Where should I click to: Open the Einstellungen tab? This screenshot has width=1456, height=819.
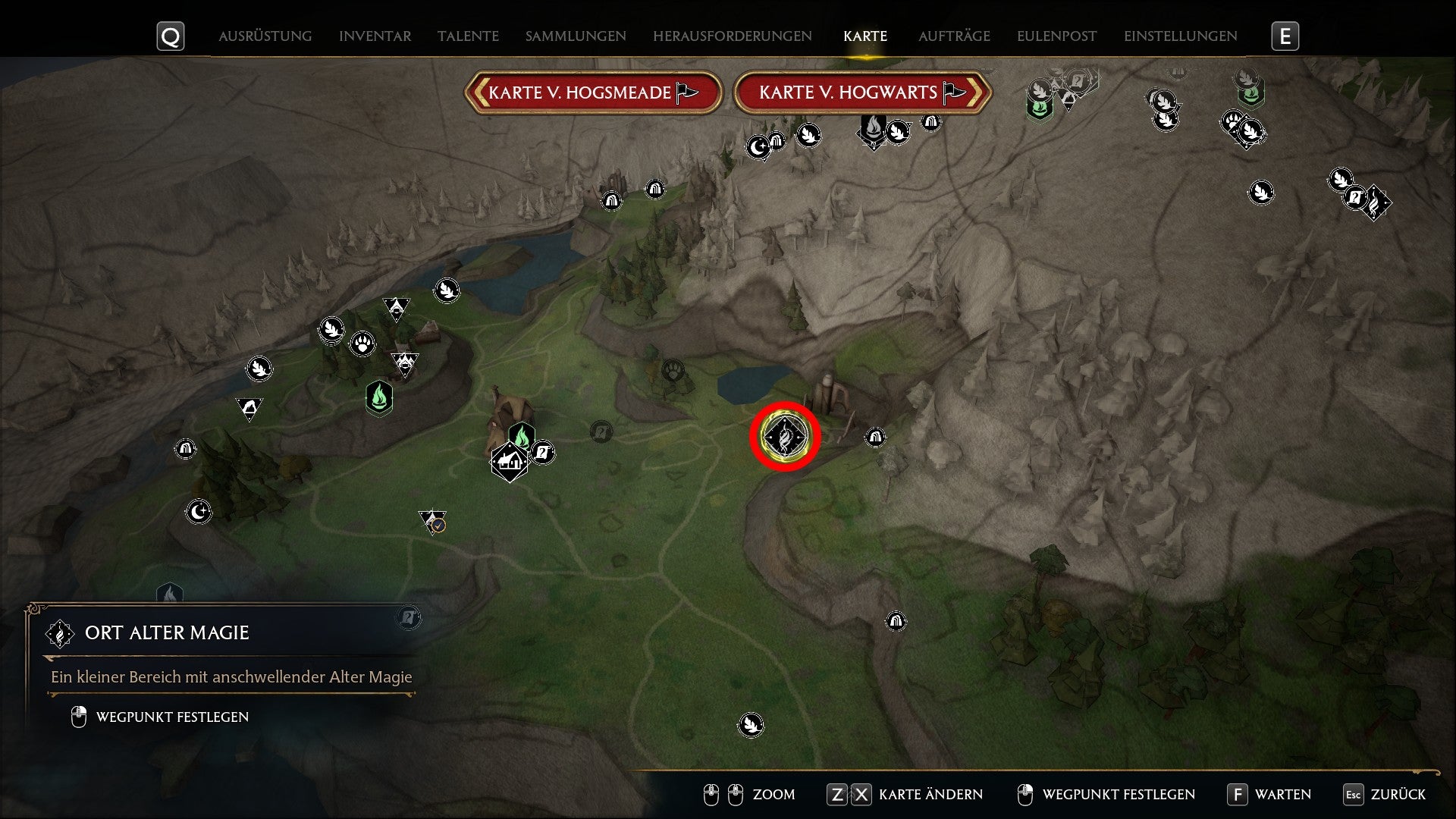pos(1180,36)
